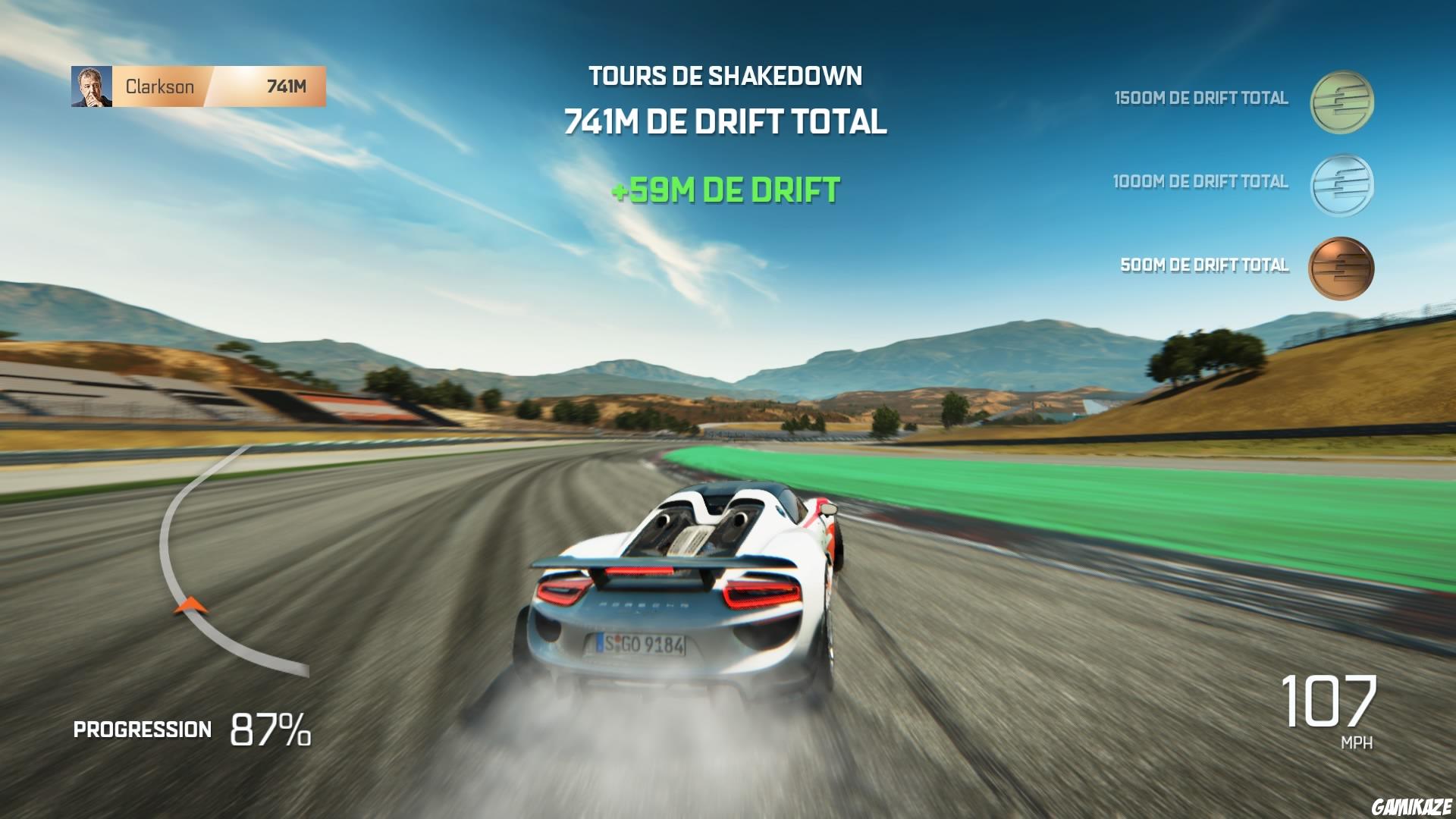The width and height of the screenshot is (1456, 819).
Task: Toggle the 500M DE DRIFT TOTAL objective
Action: (1204, 266)
